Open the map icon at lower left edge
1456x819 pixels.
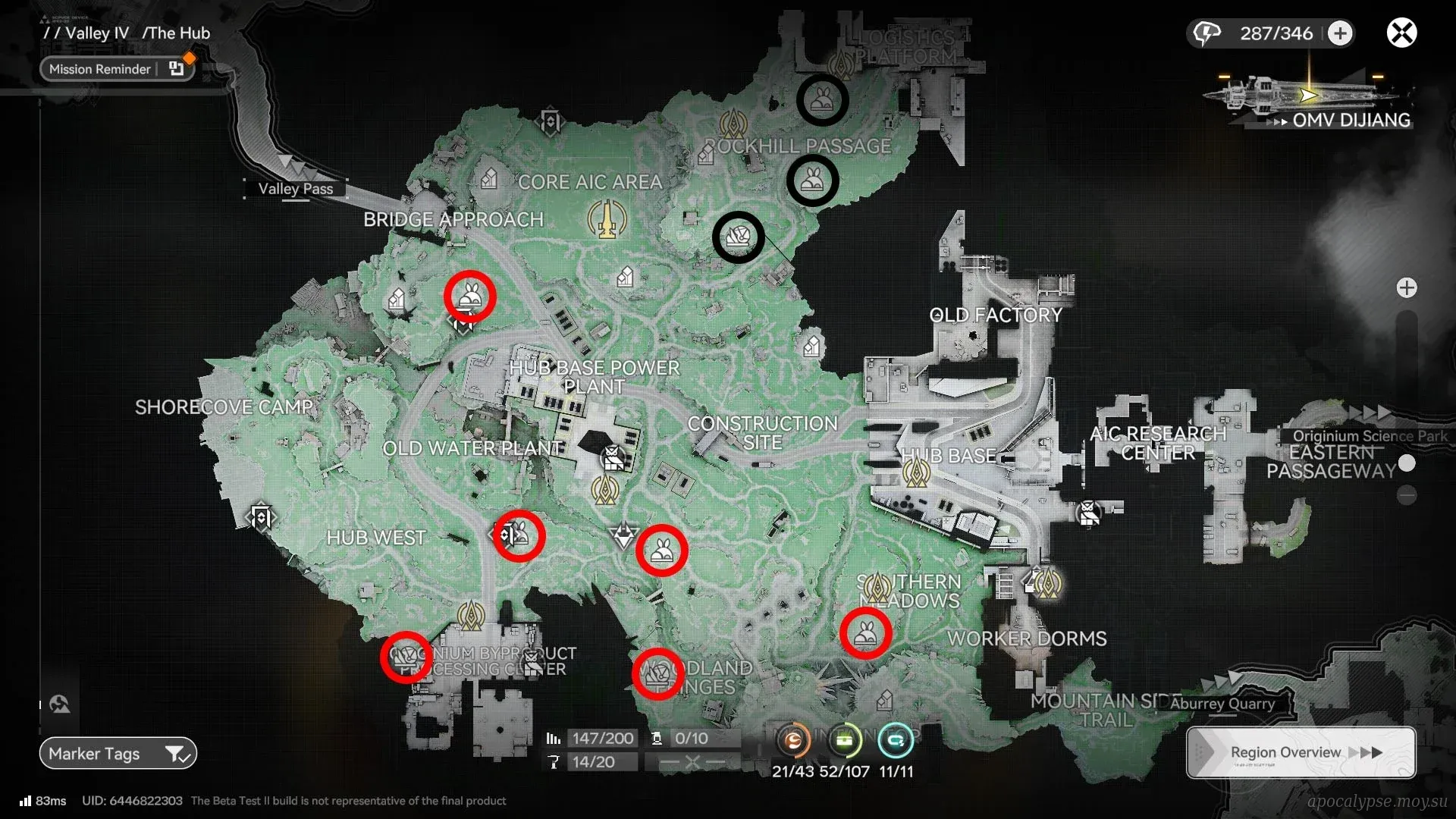tap(60, 704)
